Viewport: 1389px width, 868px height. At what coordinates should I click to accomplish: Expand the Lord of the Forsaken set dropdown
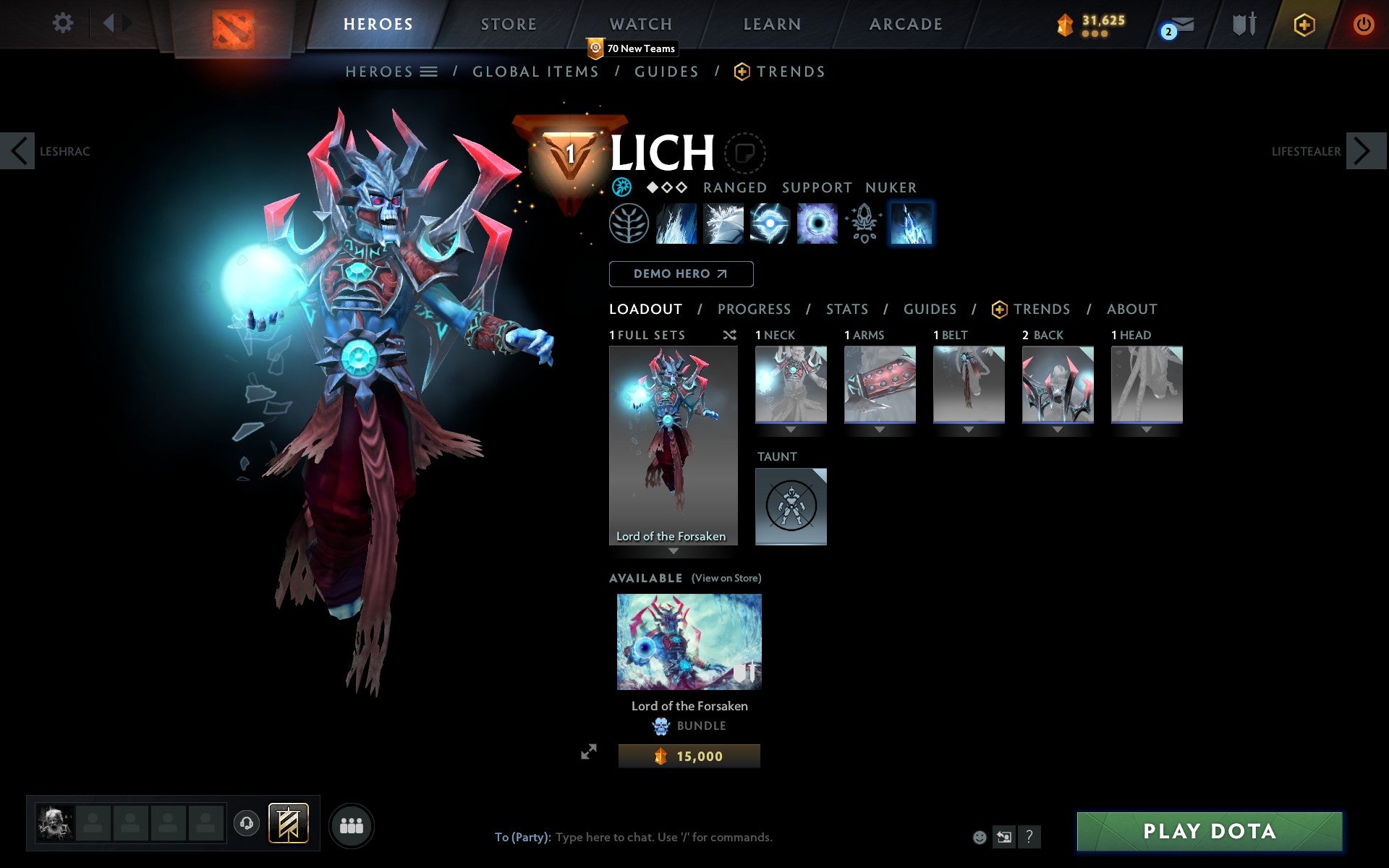[x=674, y=551]
